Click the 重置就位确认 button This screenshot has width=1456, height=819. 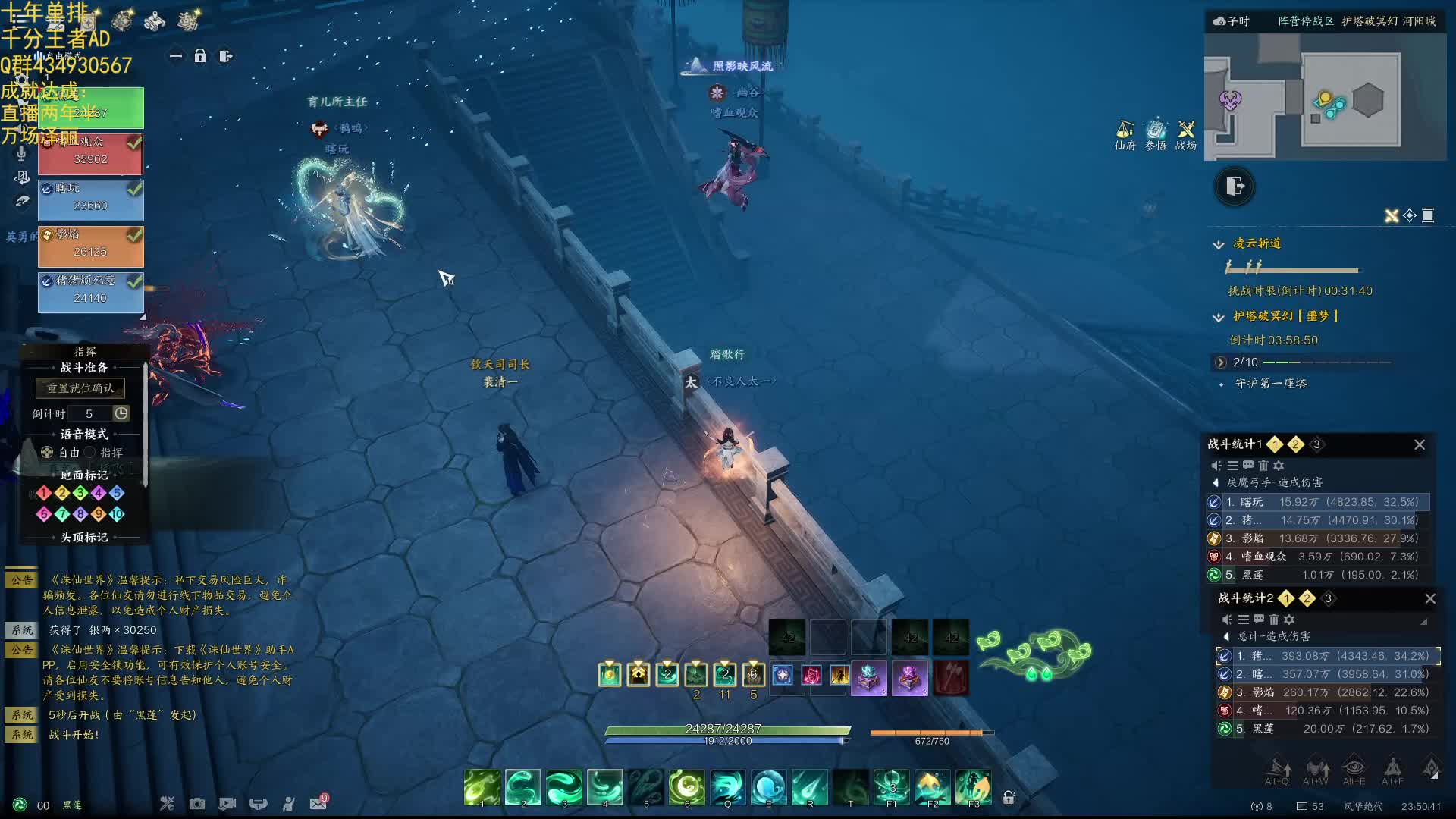click(x=80, y=388)
